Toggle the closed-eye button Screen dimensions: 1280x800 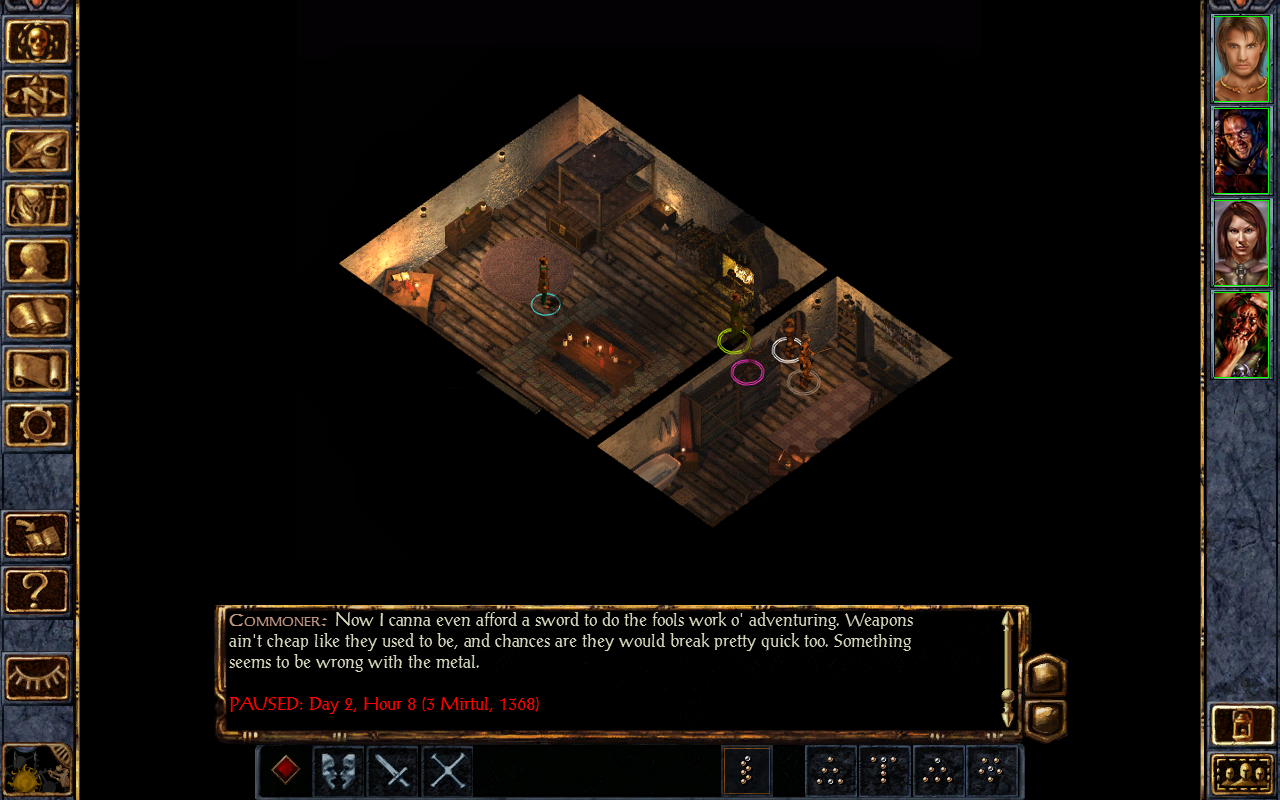coord(38,678)
